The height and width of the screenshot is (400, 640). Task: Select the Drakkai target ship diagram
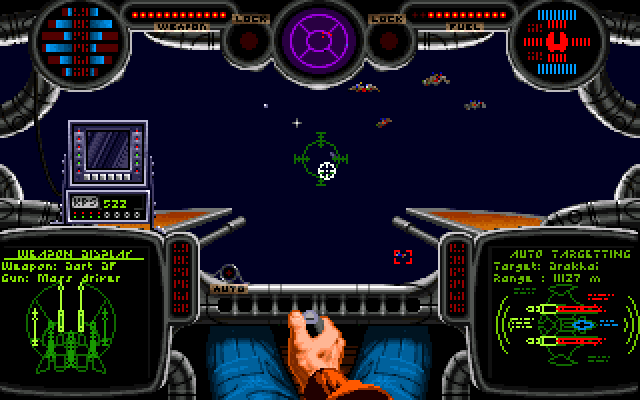[564, 326]
